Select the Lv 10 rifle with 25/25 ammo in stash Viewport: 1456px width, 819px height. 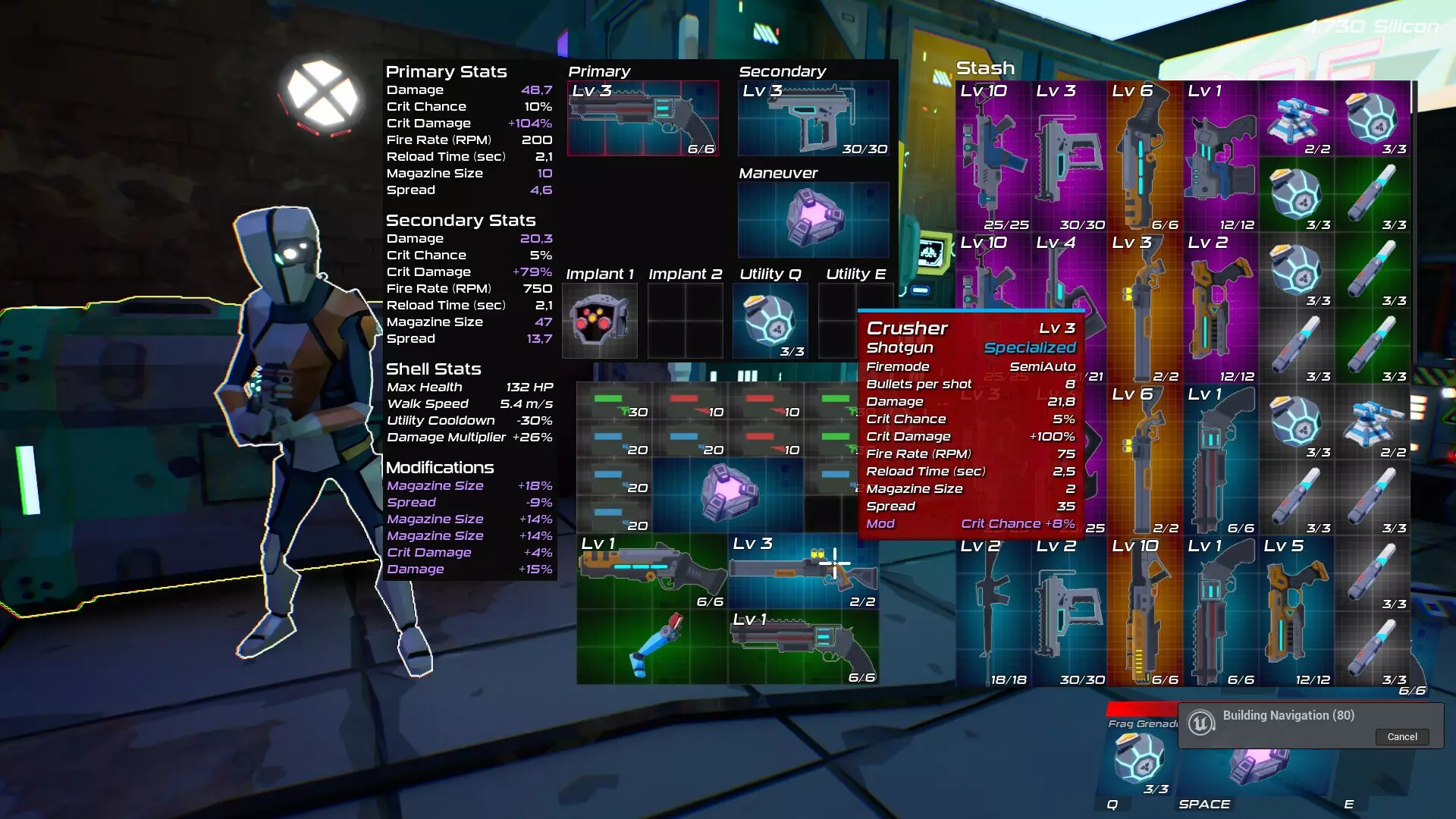pyautogui.click(x=993, y=157)
